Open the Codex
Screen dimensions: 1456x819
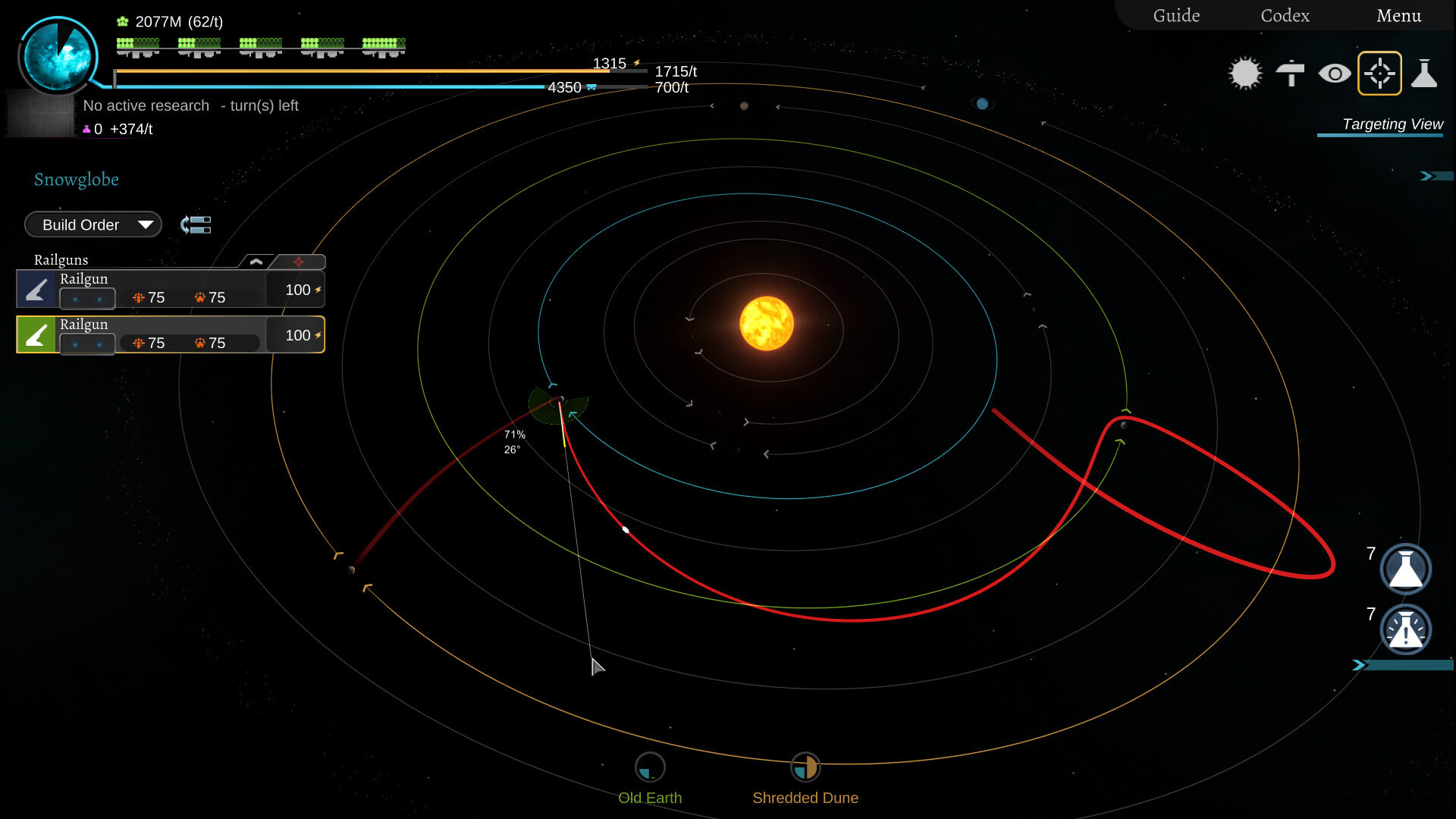1285,16
